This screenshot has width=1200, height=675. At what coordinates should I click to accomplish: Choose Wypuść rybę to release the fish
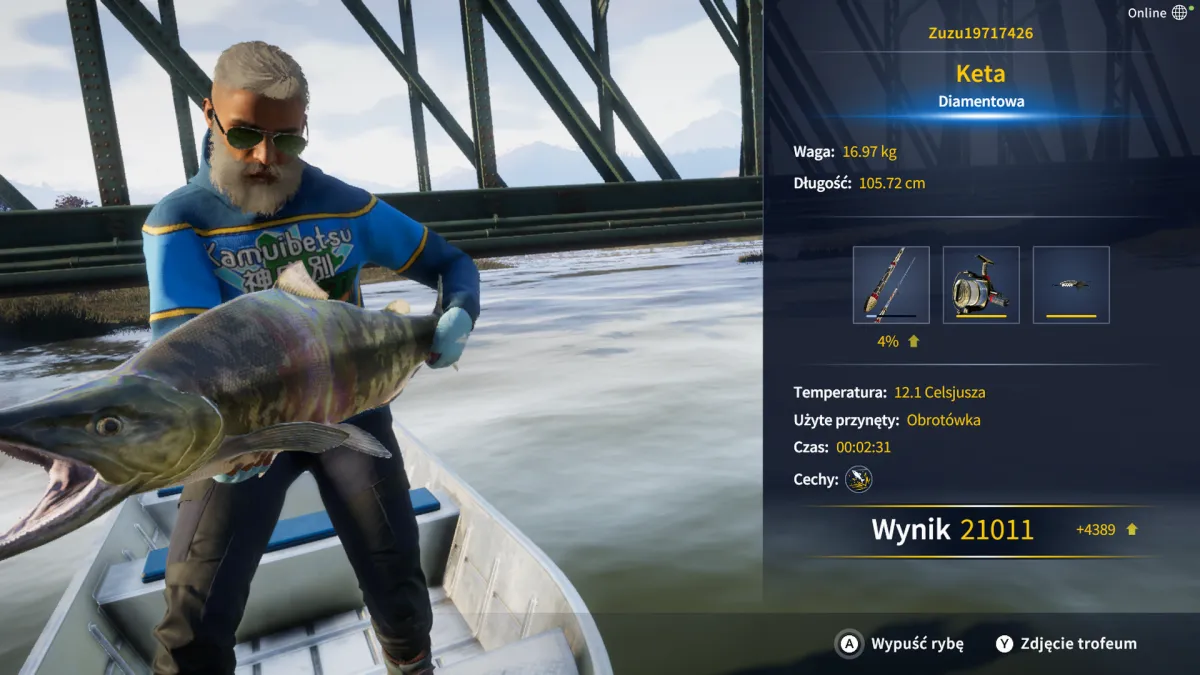click(x=900, y=644)
